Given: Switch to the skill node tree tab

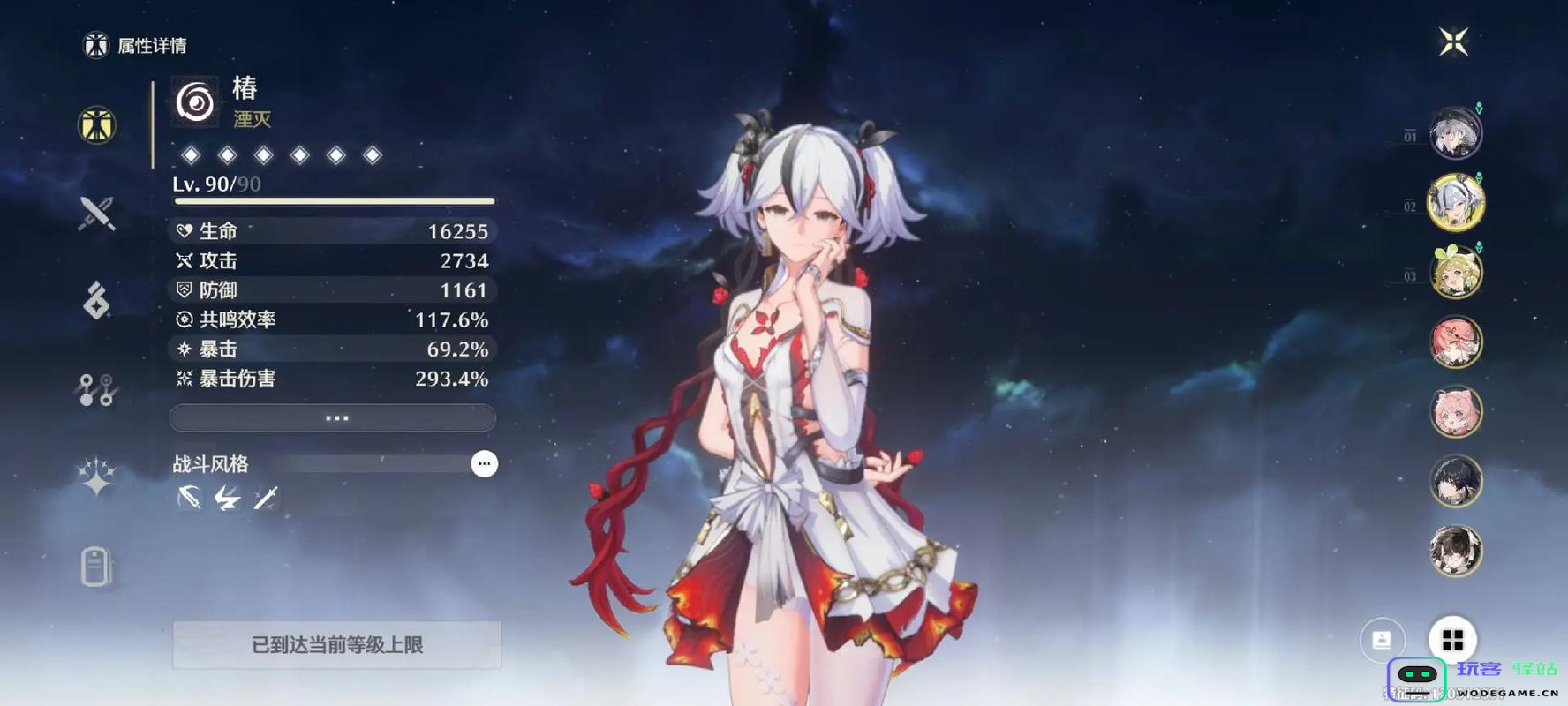Looking at the screenshot, I should [96, 389].
